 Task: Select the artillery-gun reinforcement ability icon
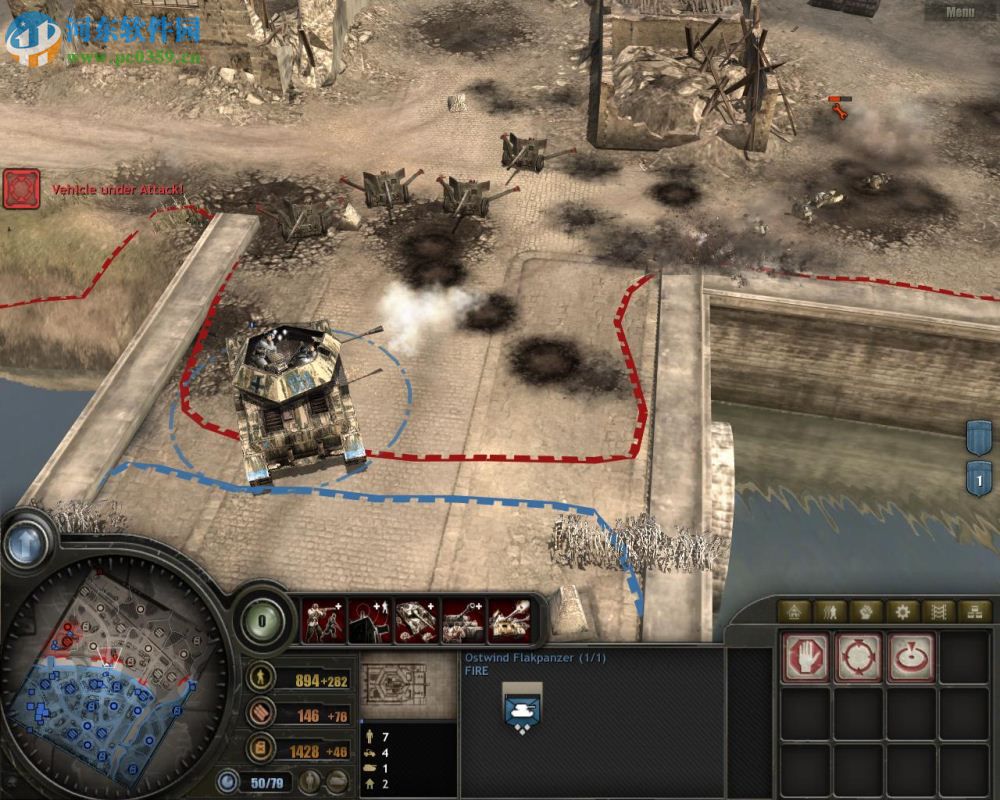click(464, 621)
